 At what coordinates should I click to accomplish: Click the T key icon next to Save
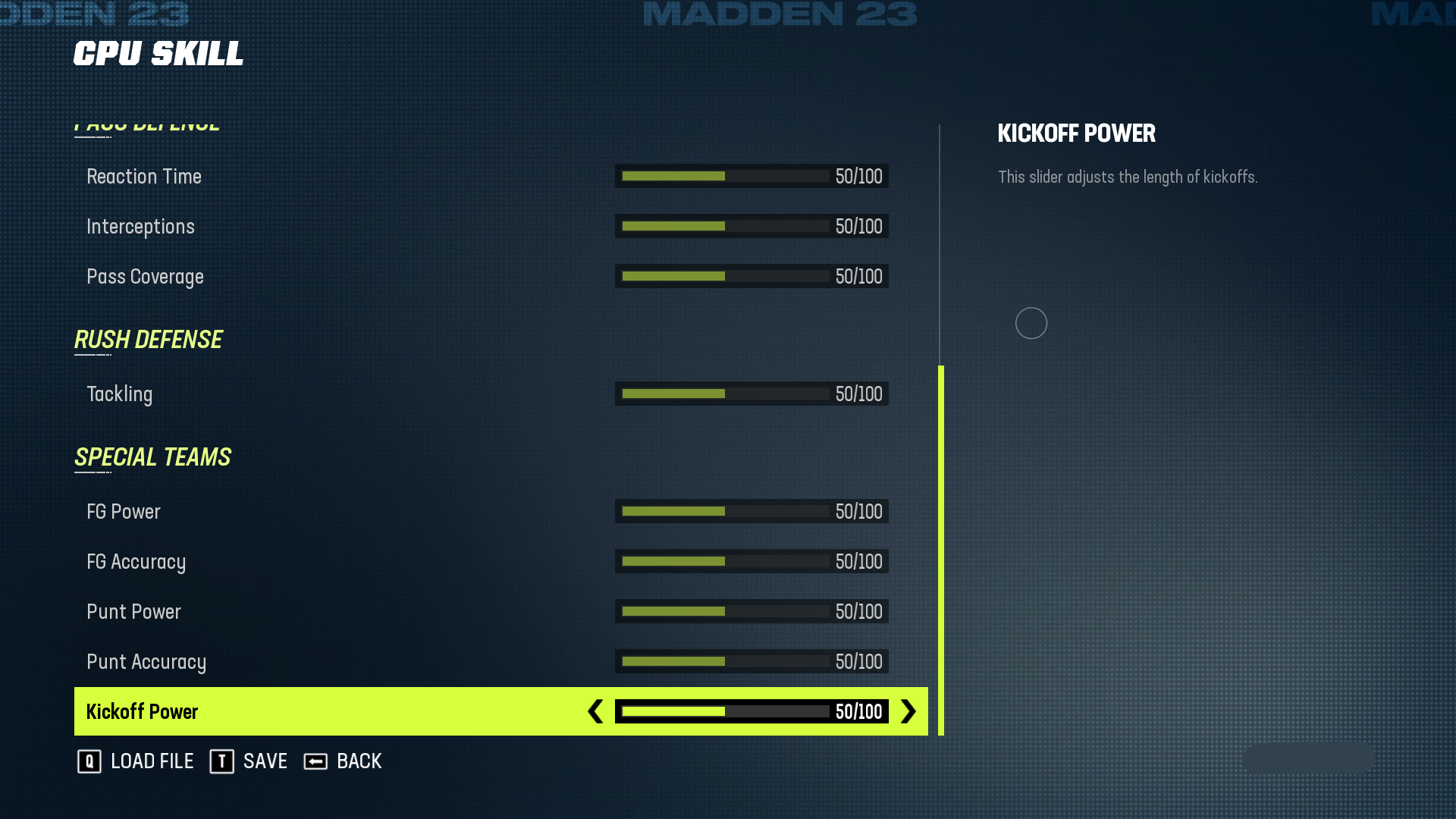(221, 761)
